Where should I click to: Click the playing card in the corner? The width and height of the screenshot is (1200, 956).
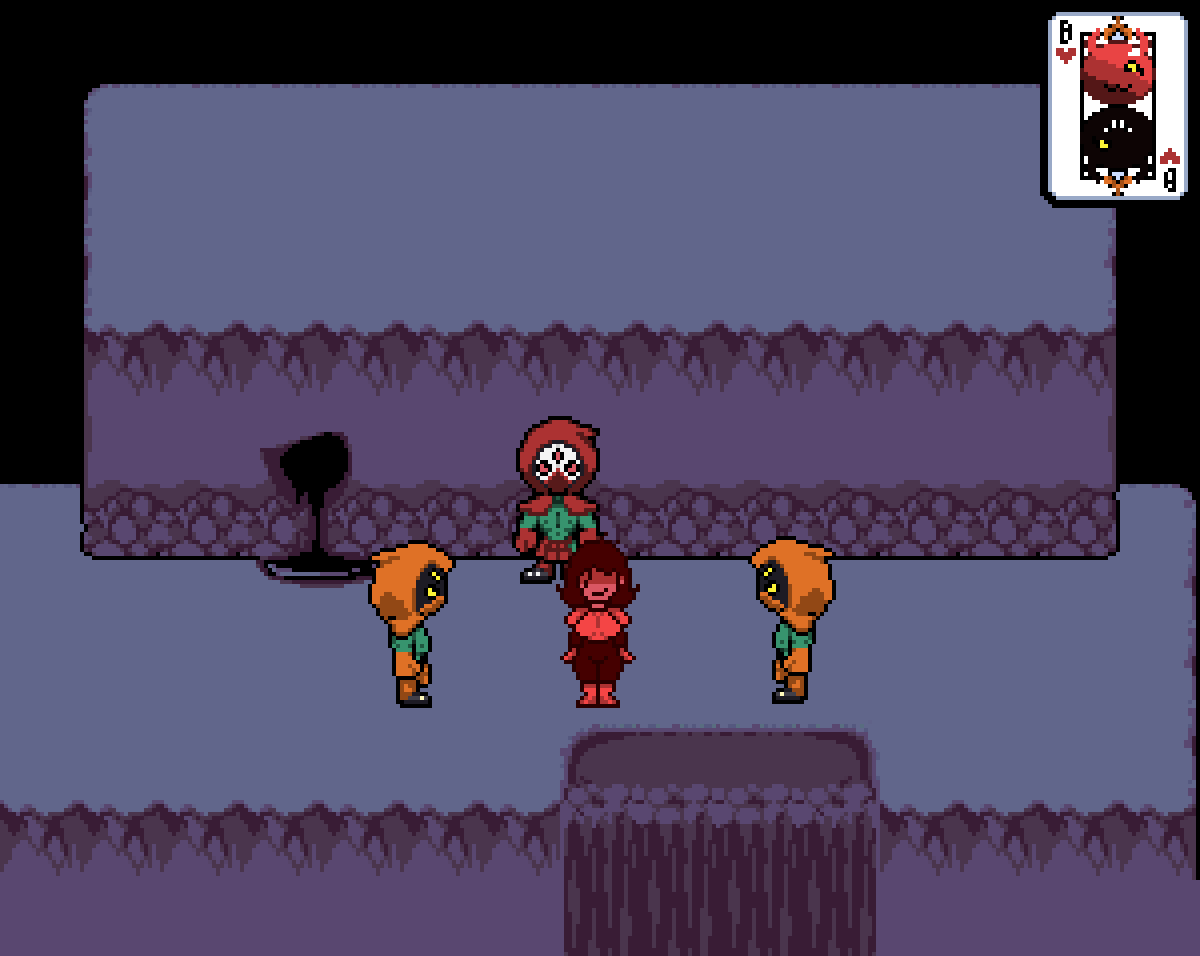(x=1117, y=108)
